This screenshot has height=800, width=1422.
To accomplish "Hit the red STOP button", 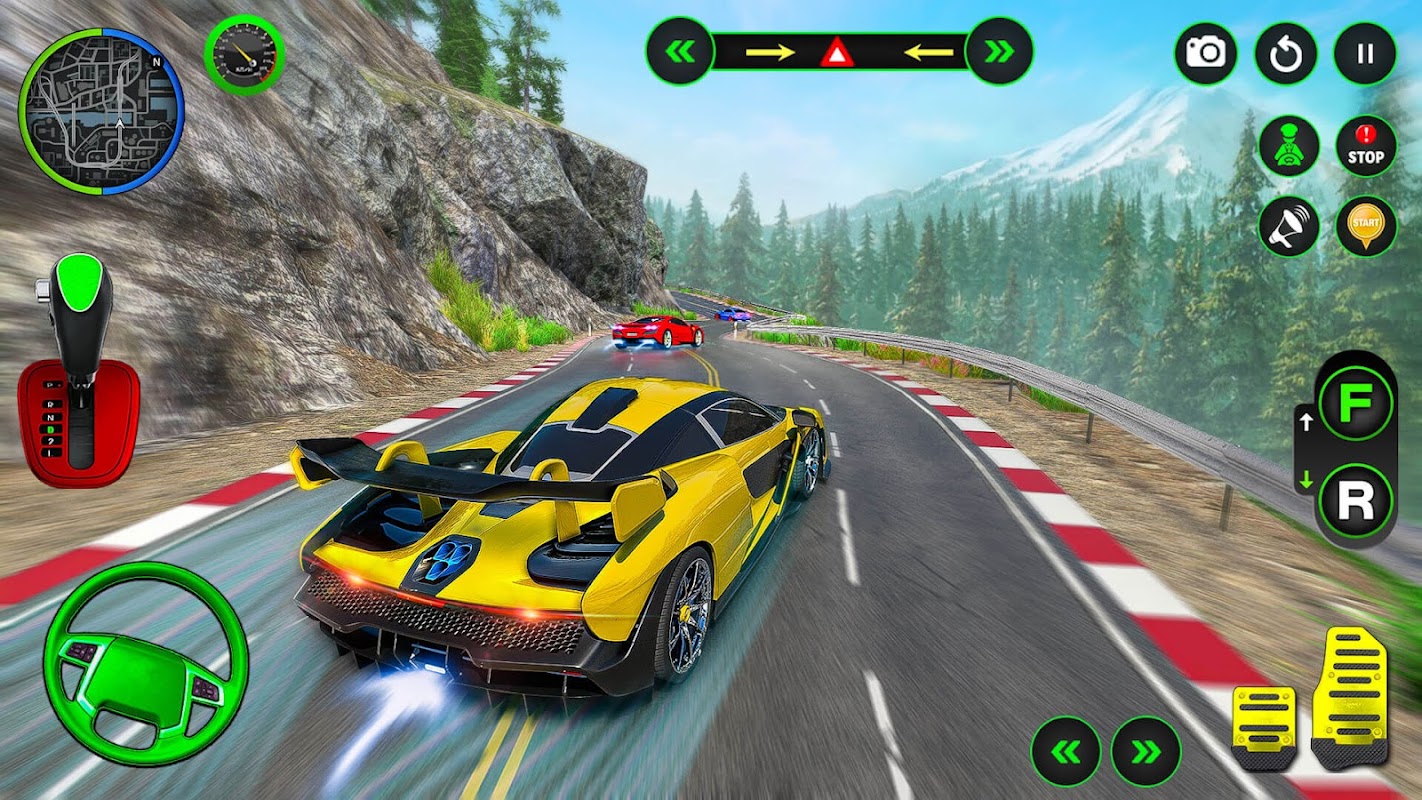I will pos(1365,146).
